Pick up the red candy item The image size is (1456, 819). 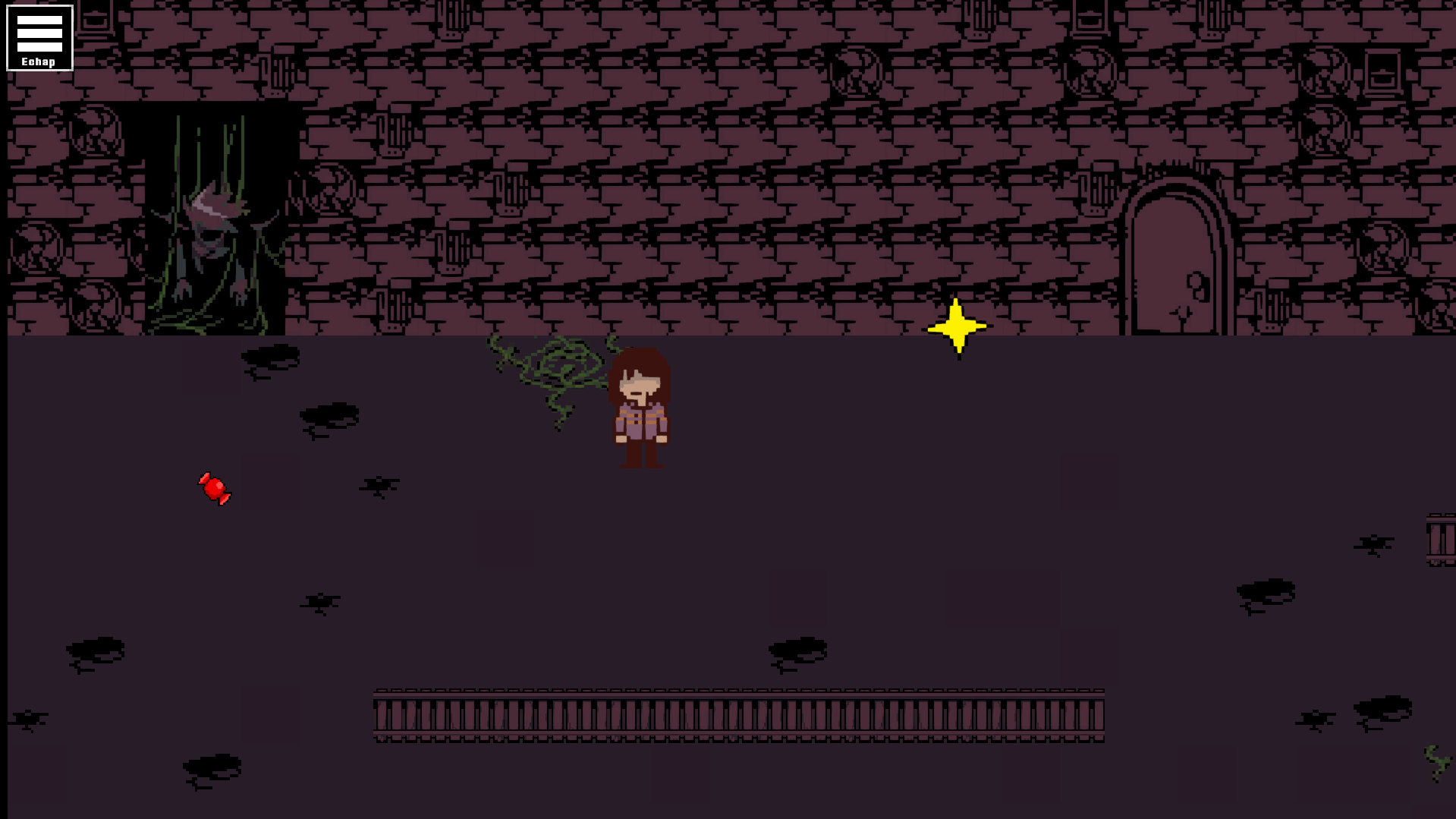point(215,490)
